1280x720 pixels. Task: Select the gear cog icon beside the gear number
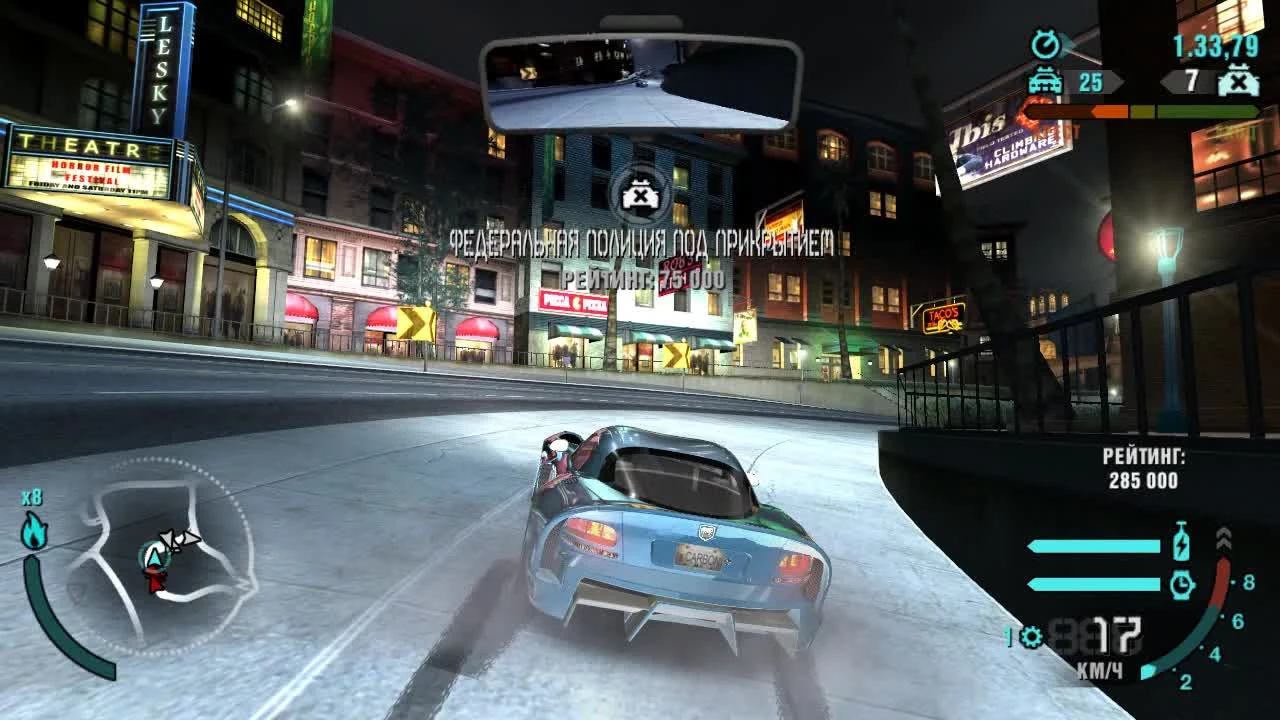tap(1031, 636)
